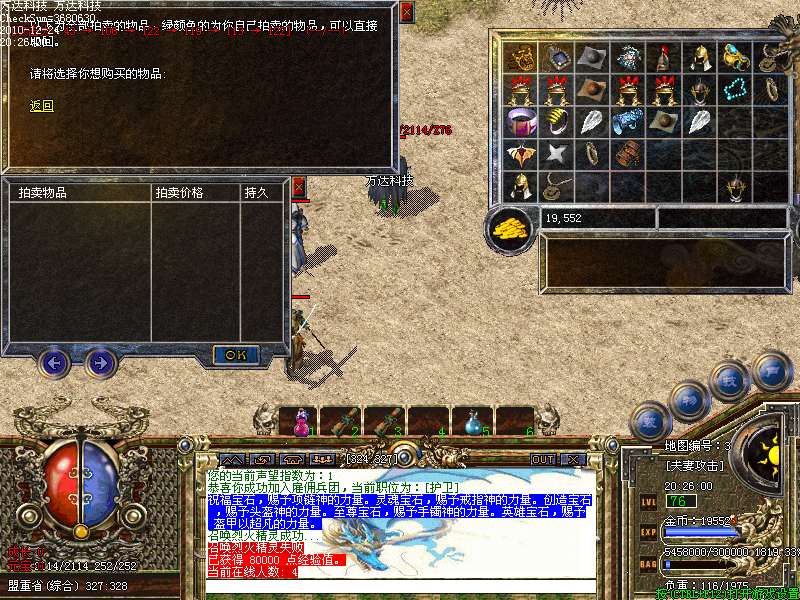
Task: Select the blue crystal gauntlet item
Action: click(628, 123)
